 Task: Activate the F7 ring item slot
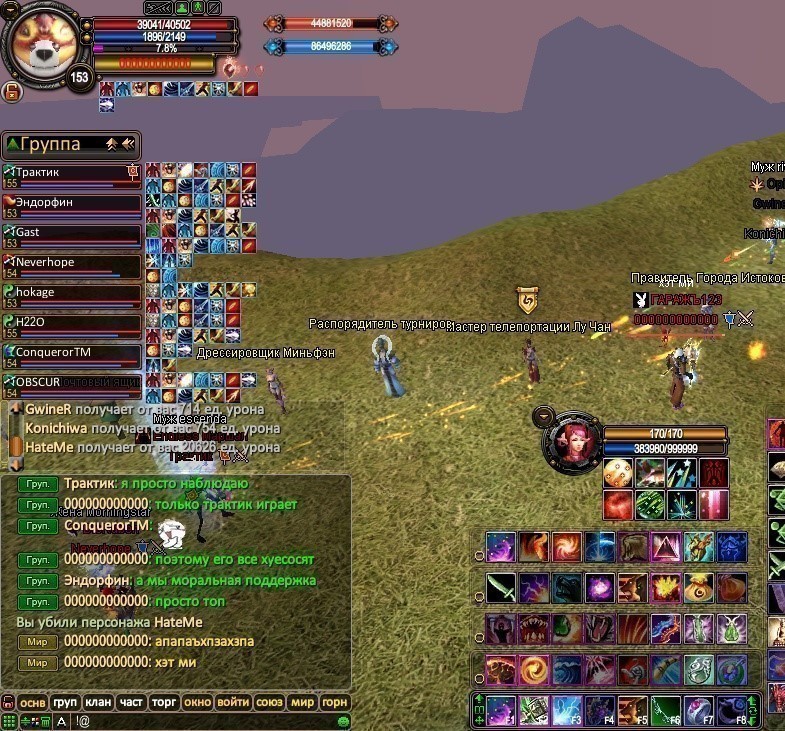coord(699,709)
